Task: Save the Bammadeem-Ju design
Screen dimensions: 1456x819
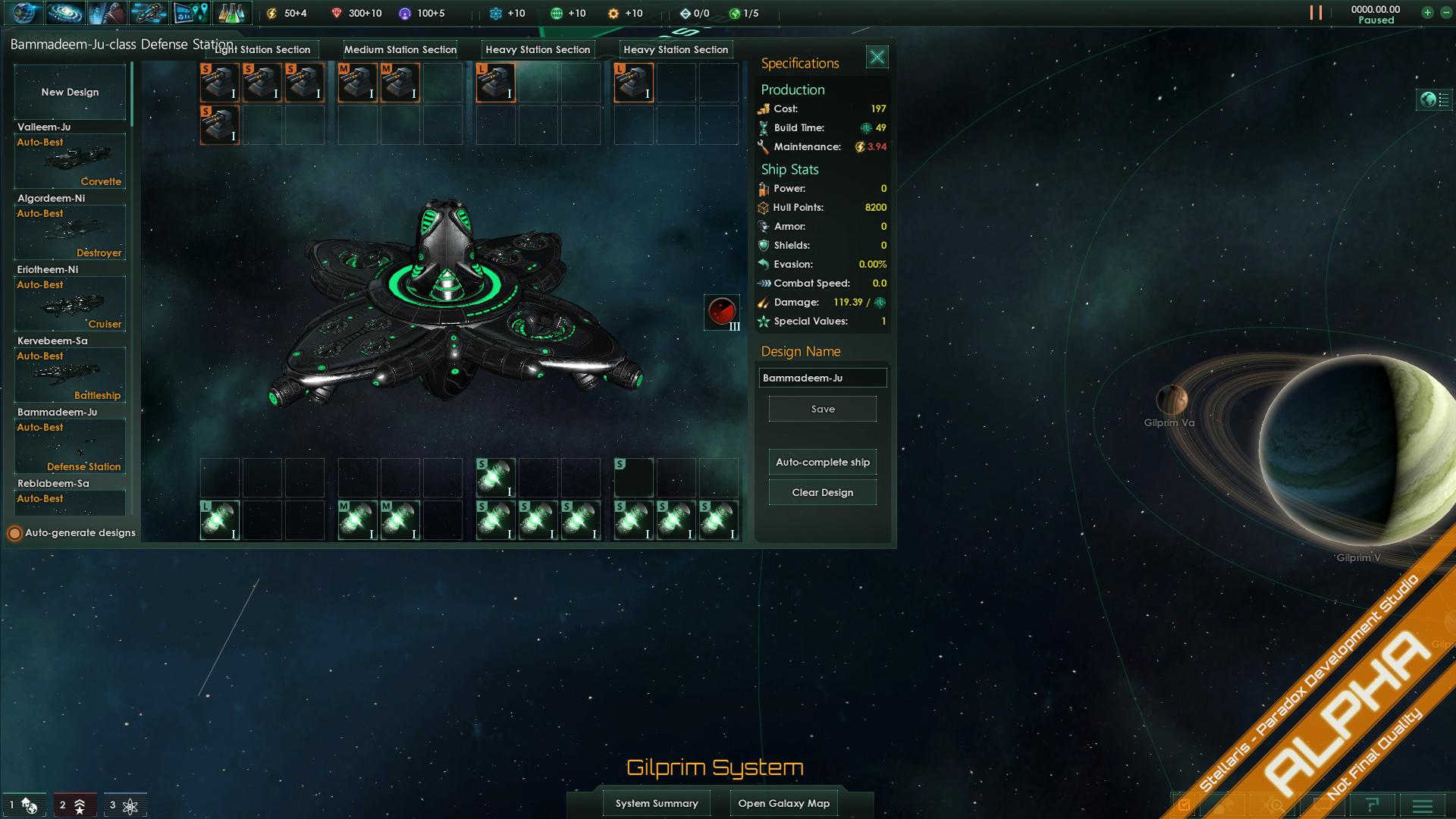Action: [x=823, y=409]
